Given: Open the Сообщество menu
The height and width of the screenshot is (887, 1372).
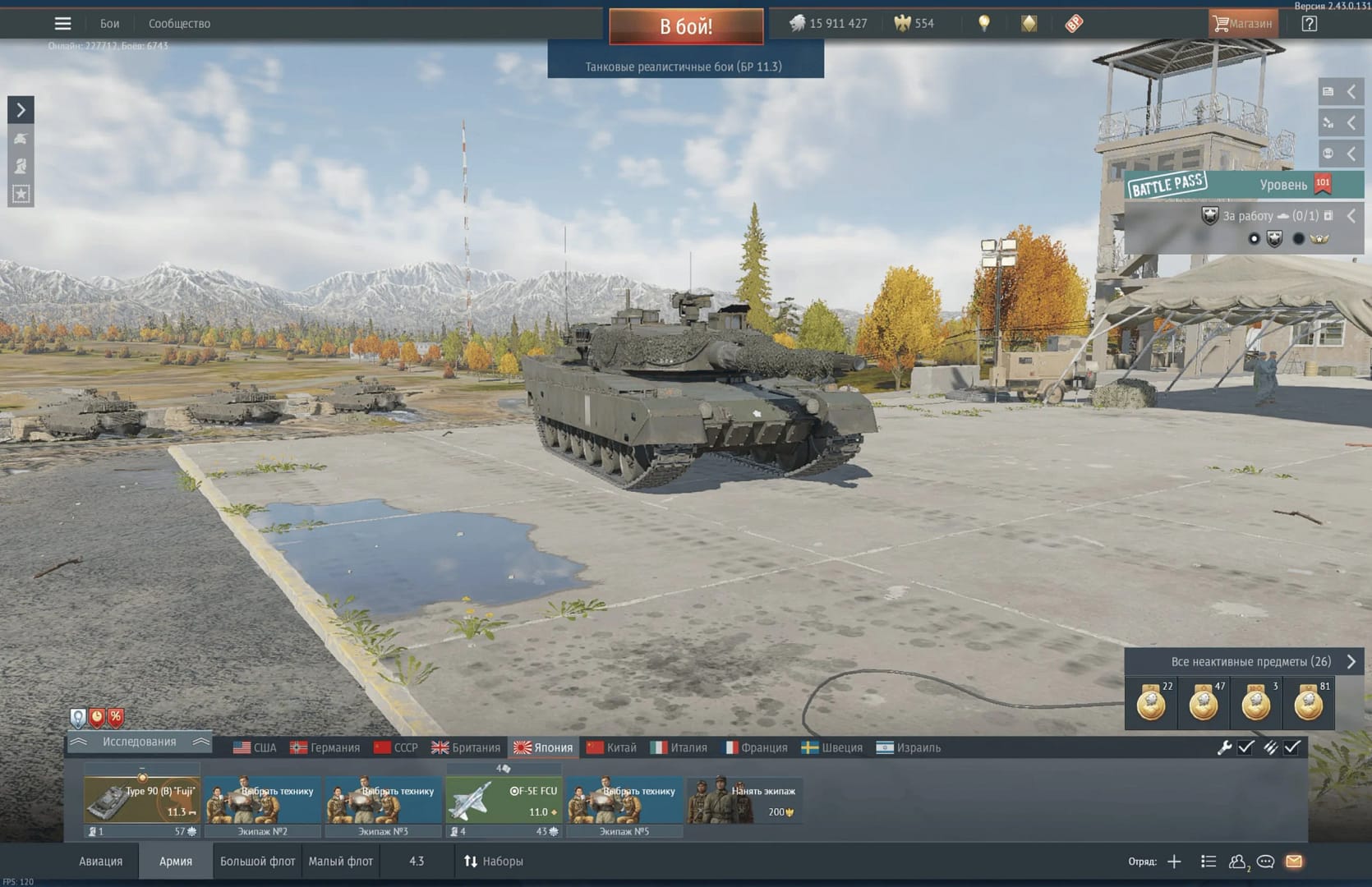Looking at the screenshot, I should click(179, 24).
